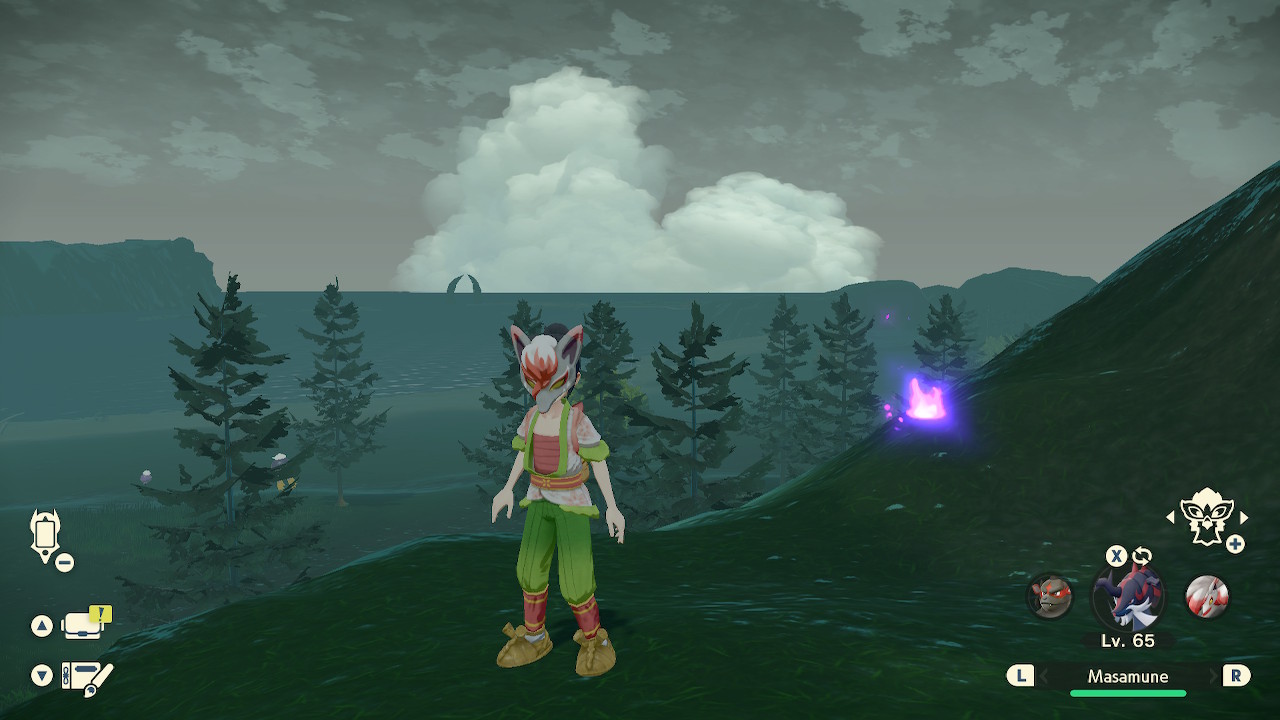Open the Pokédex notebook and brush icon
The width and height of the screenshot is (1280, 720).
(87, 677)
